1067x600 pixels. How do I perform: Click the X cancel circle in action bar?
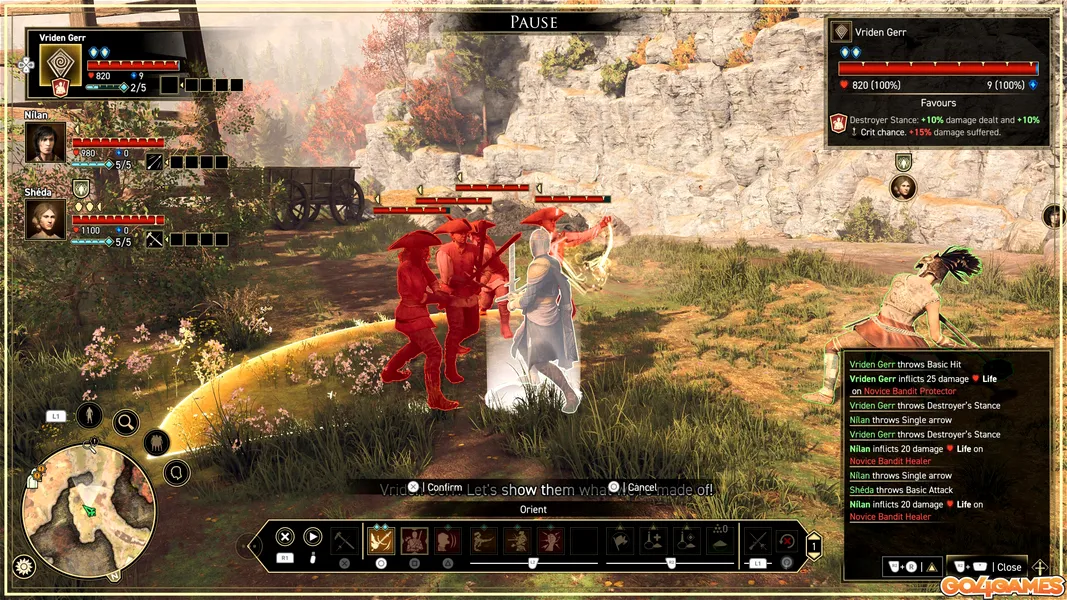(285, 537)
